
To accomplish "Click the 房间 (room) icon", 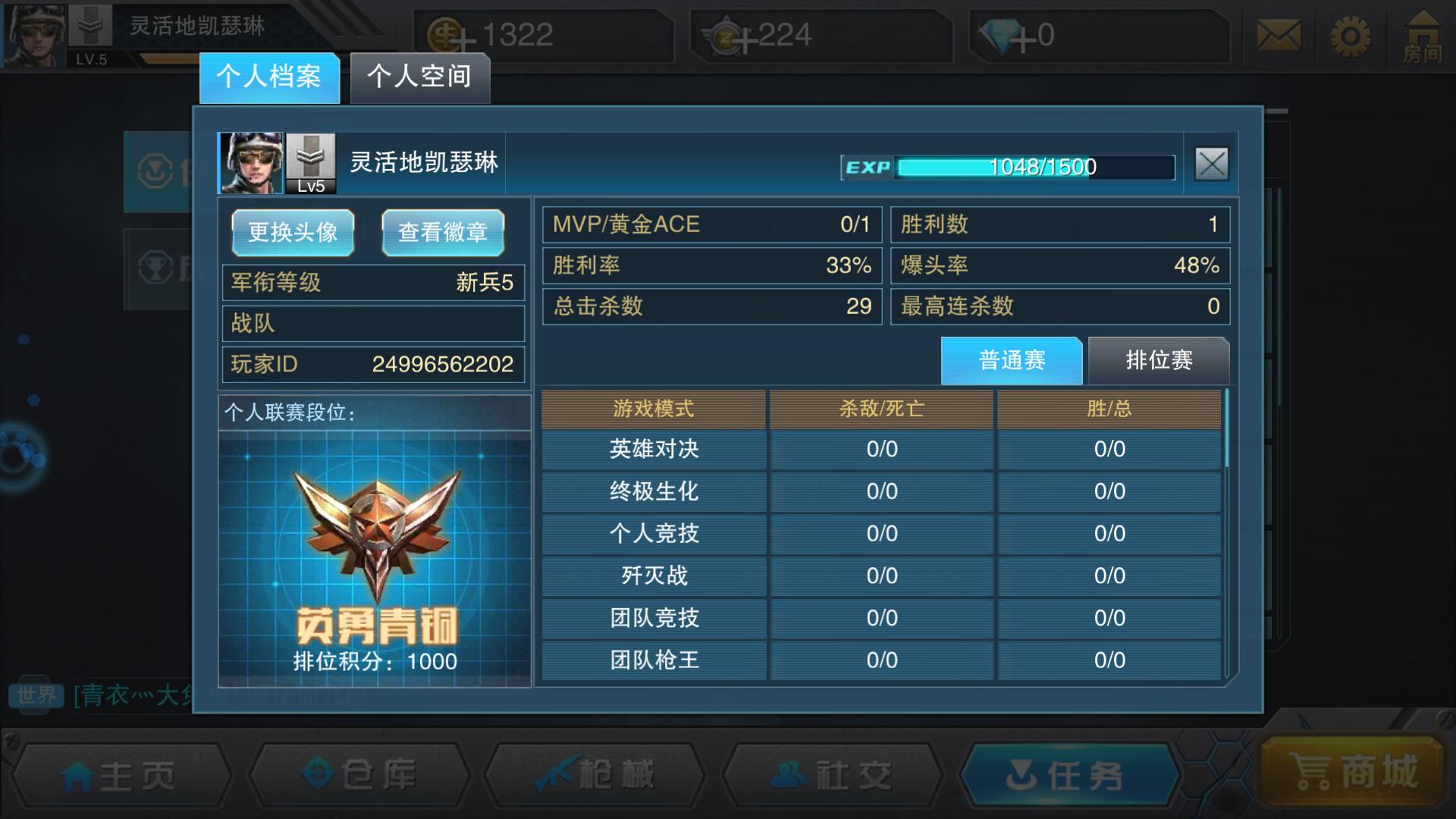I will pos(1423,36).
